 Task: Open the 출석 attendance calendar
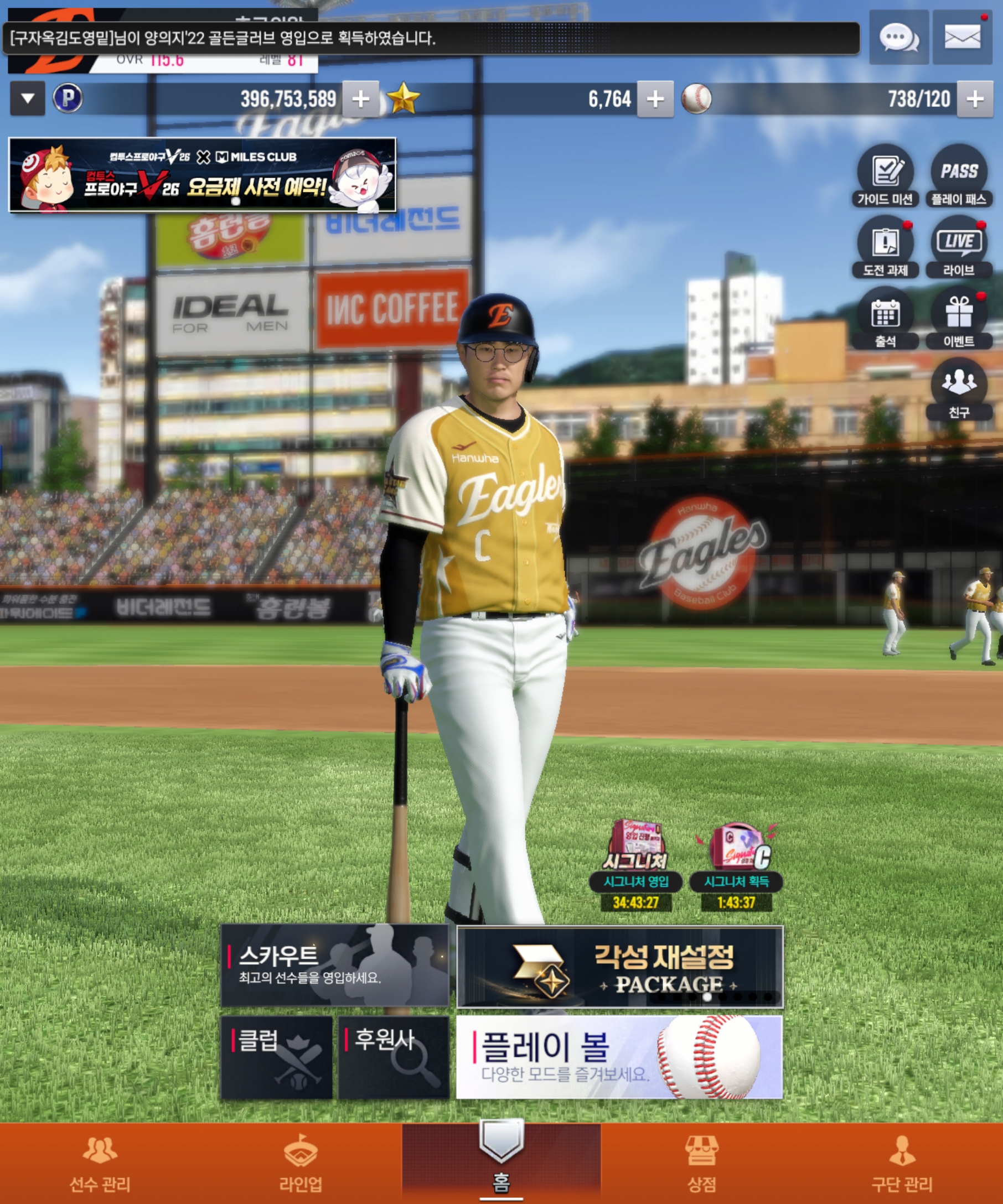pyautogui.click(x=885, y=318)
